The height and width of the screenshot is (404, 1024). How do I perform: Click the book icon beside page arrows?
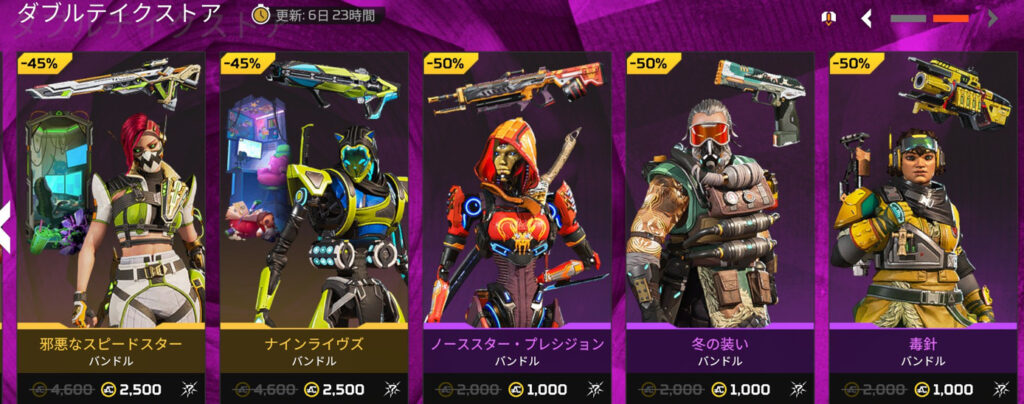pyautogui.click(x=828, y=18)
